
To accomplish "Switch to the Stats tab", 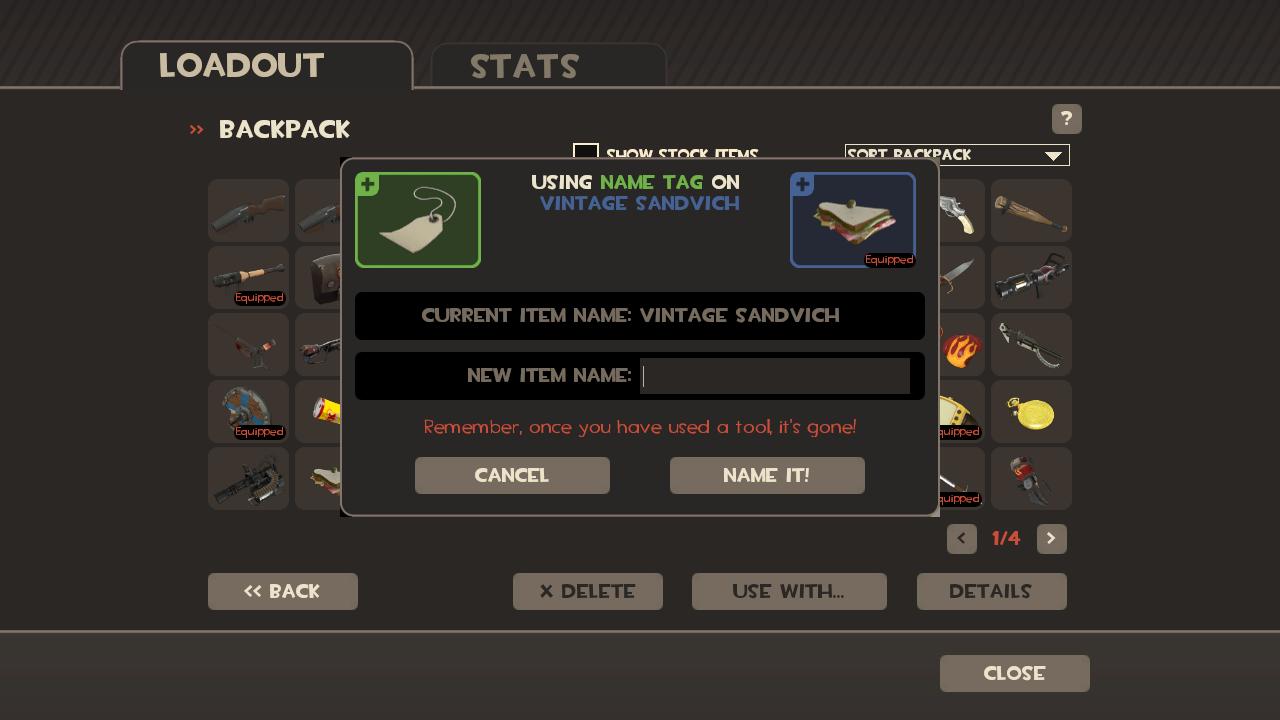I will [x=548, y=66].
